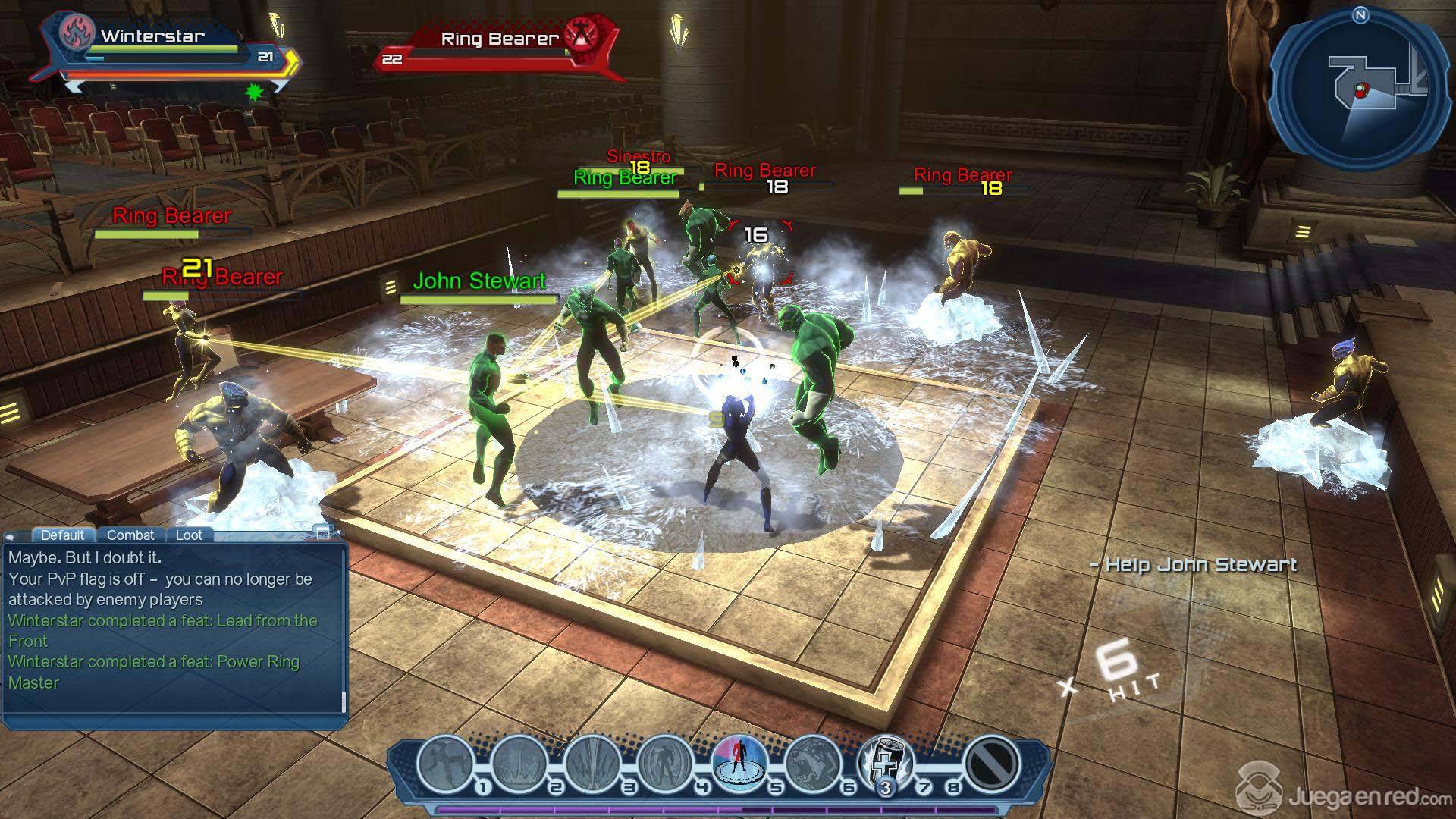
Task: Click the Help John Stewart objective
Action: click(x=1194, y=565)
